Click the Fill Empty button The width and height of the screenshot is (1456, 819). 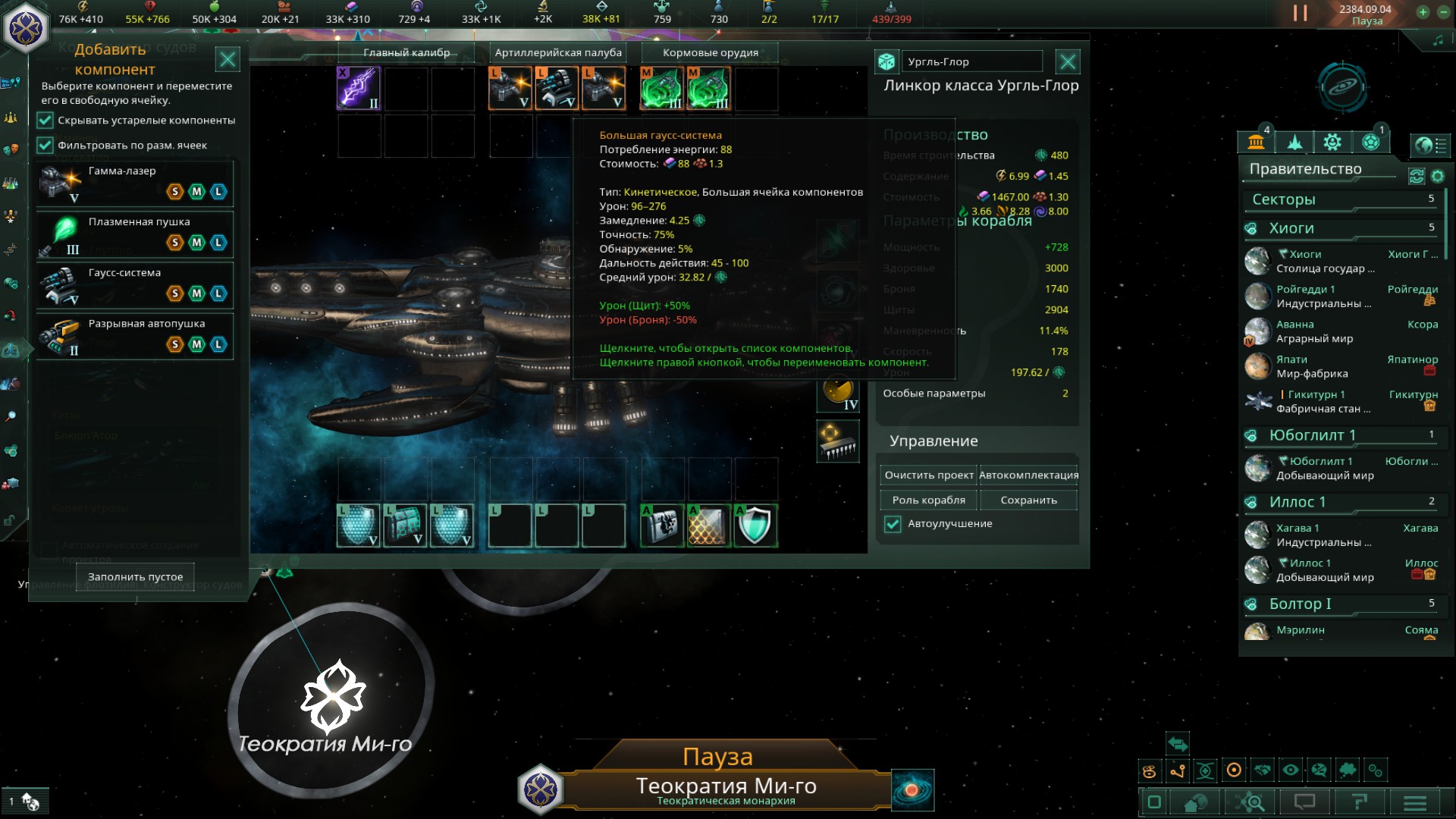pos(135,577)
